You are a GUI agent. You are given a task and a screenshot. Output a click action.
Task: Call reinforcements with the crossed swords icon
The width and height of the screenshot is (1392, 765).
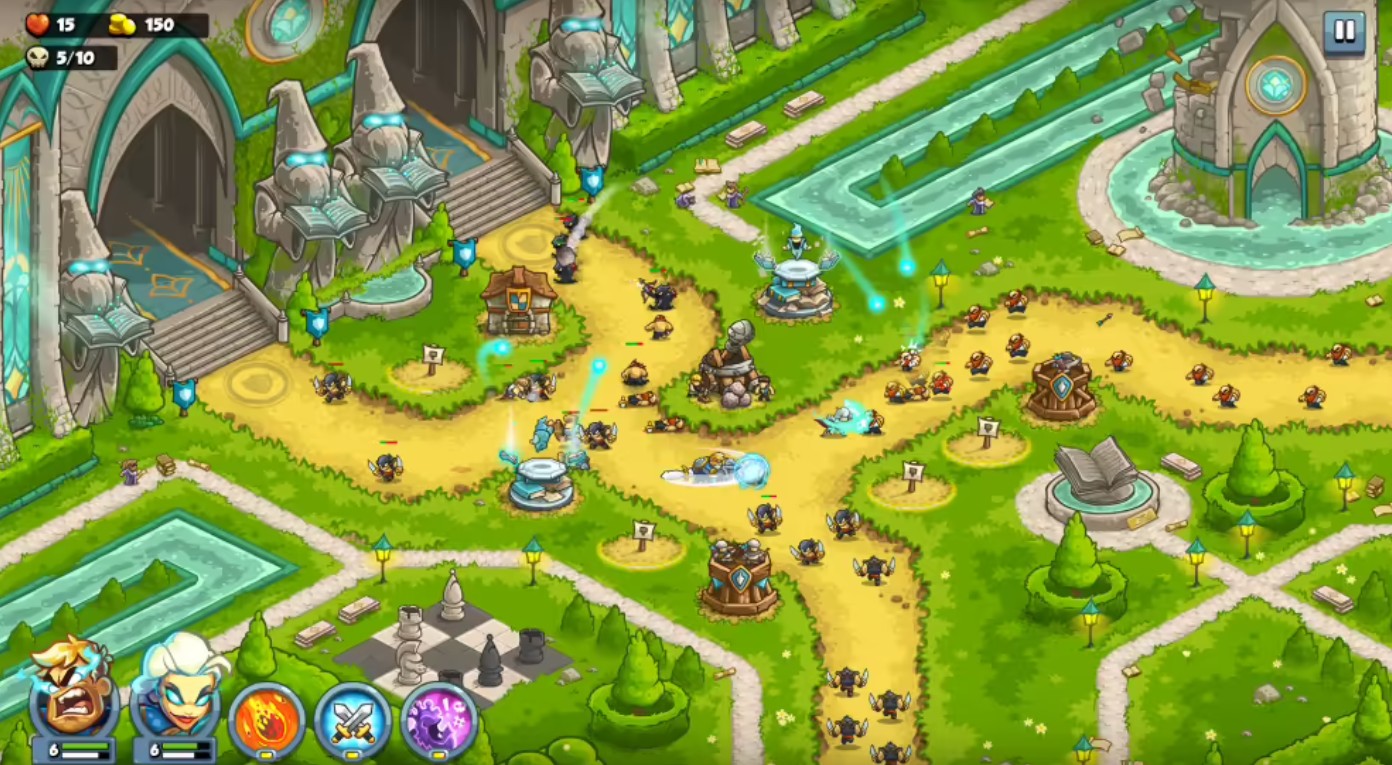pyautogui.click(x=352, y=720)
